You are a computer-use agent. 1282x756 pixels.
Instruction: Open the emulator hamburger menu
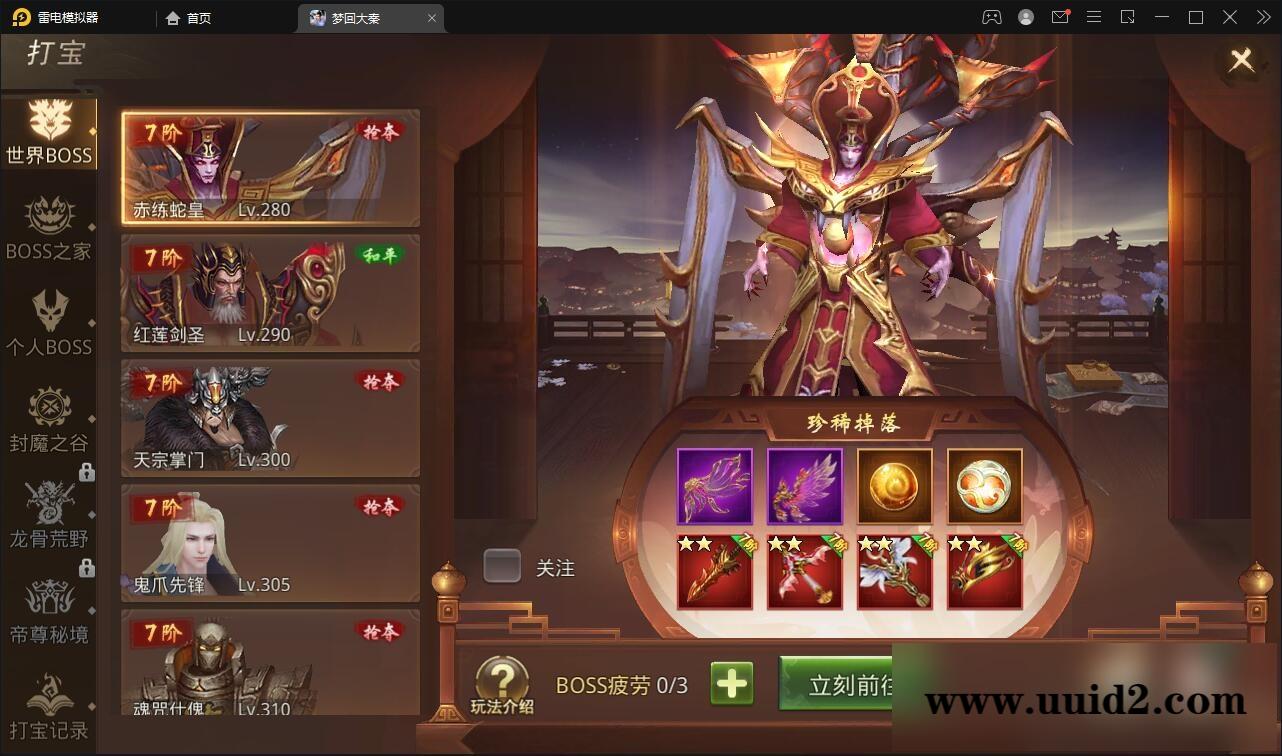(1094, 17)
